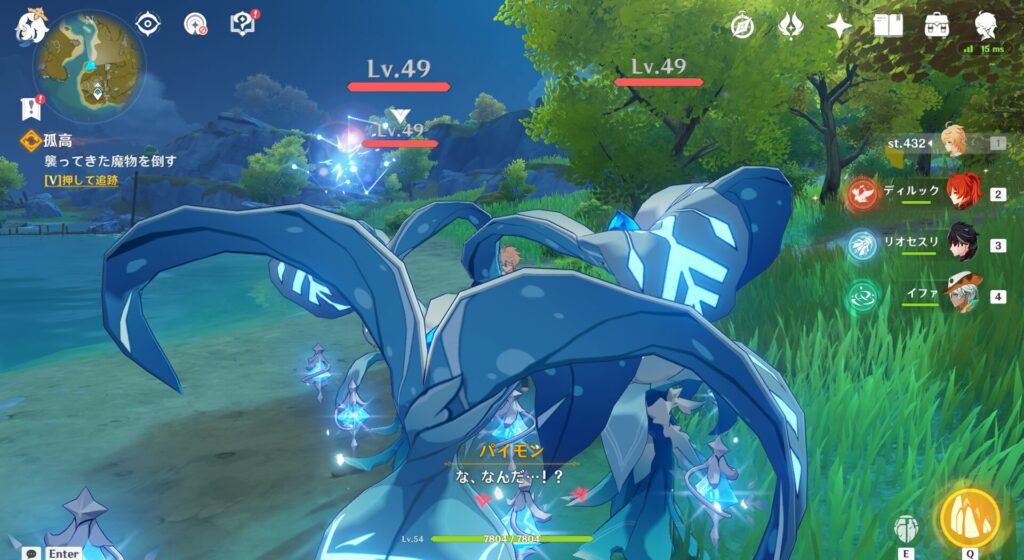Use the green elemental skill icon

tap(906, 527)
